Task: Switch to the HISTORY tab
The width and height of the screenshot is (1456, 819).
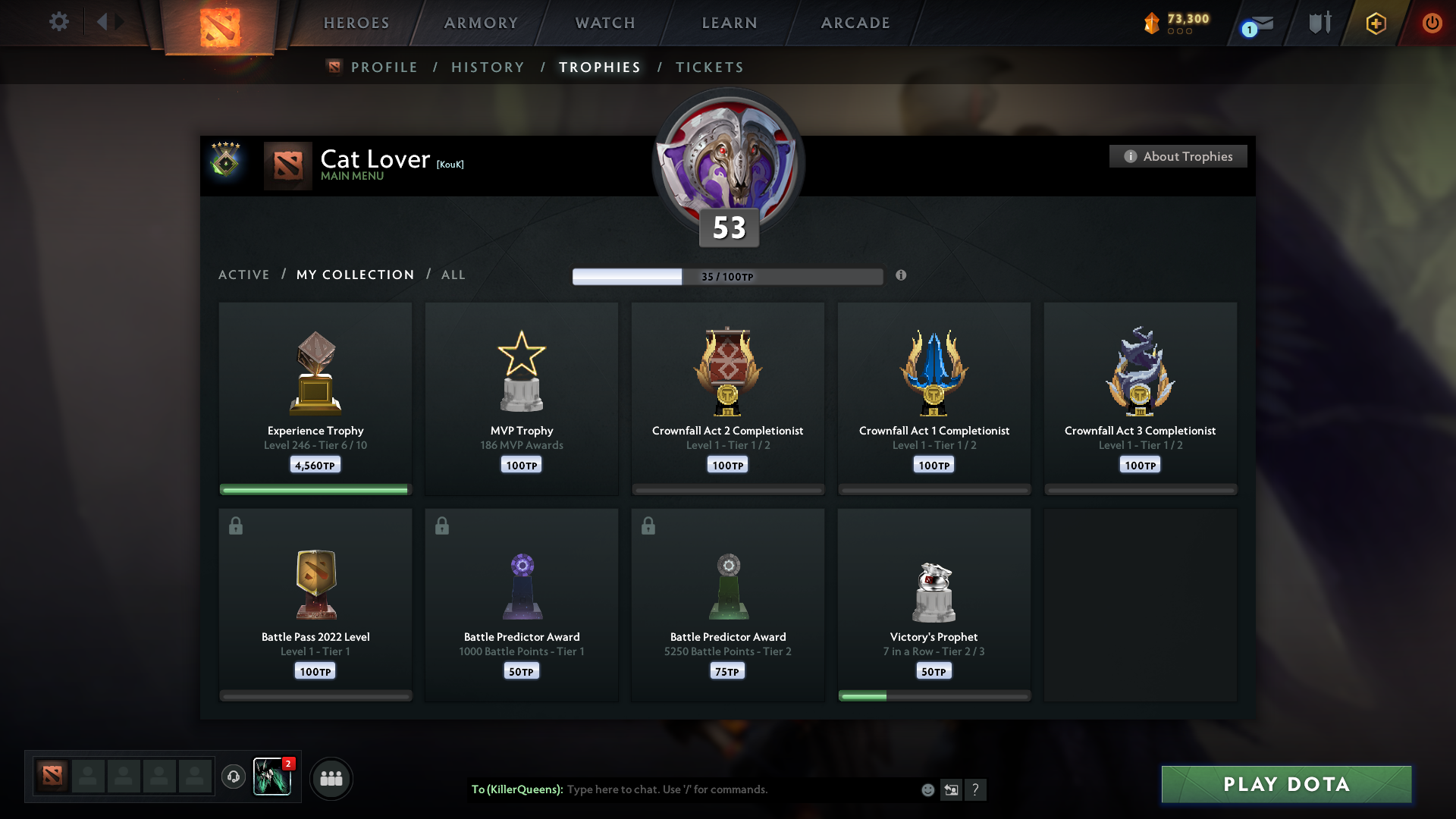Action: 488,67
